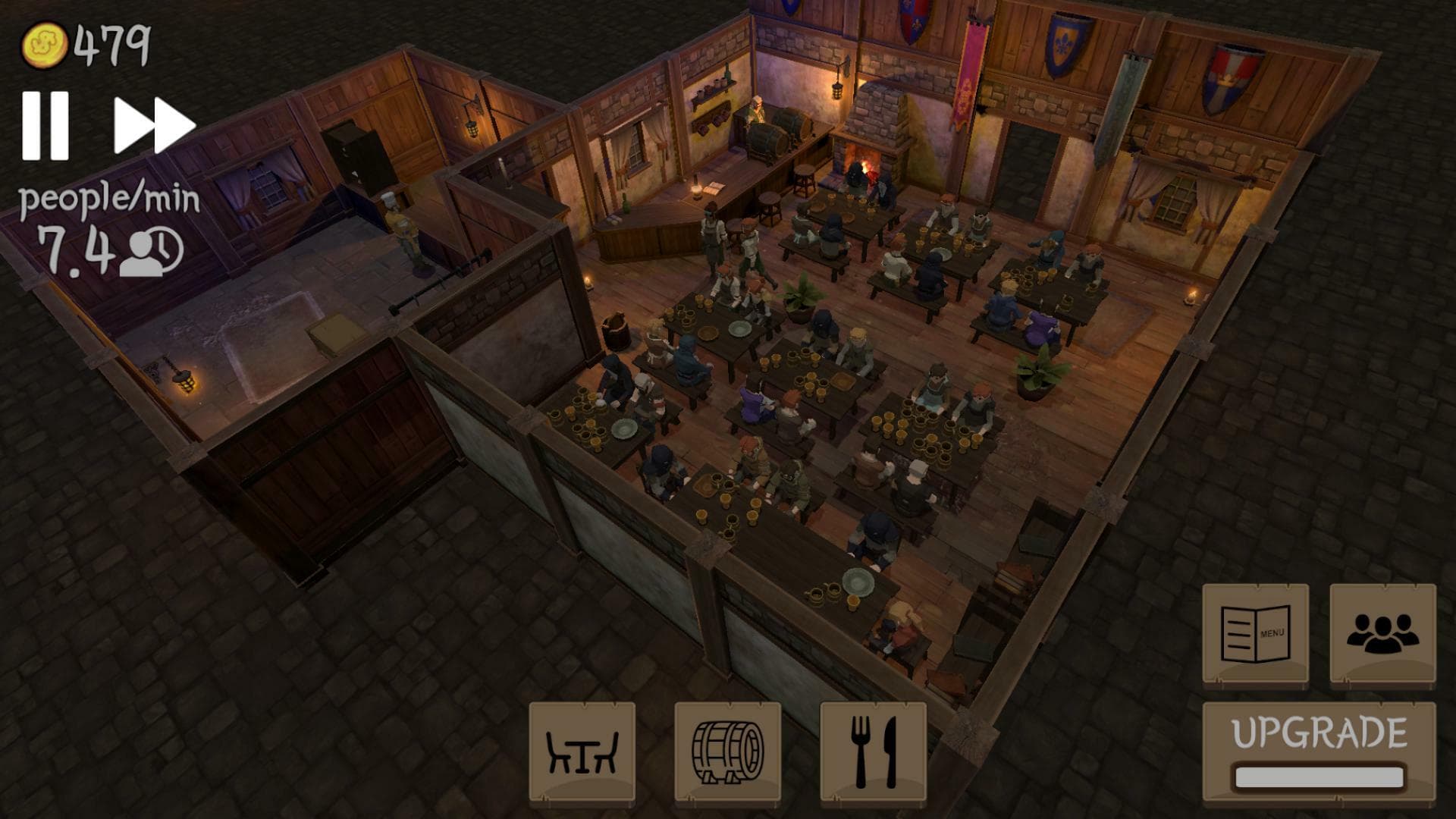1456x819 pixels.
Task: Open the beer barrel drinks panel
Action: coord(727,752)
